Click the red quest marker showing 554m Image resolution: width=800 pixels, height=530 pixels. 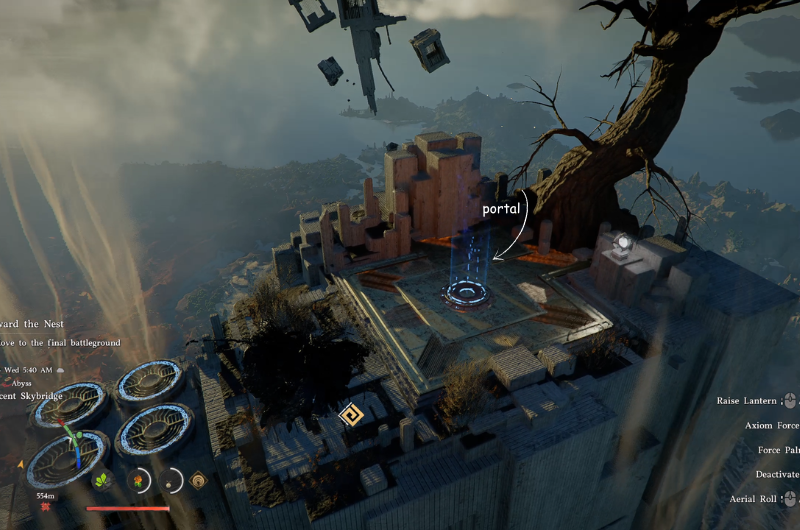click(x=45, y=508)
